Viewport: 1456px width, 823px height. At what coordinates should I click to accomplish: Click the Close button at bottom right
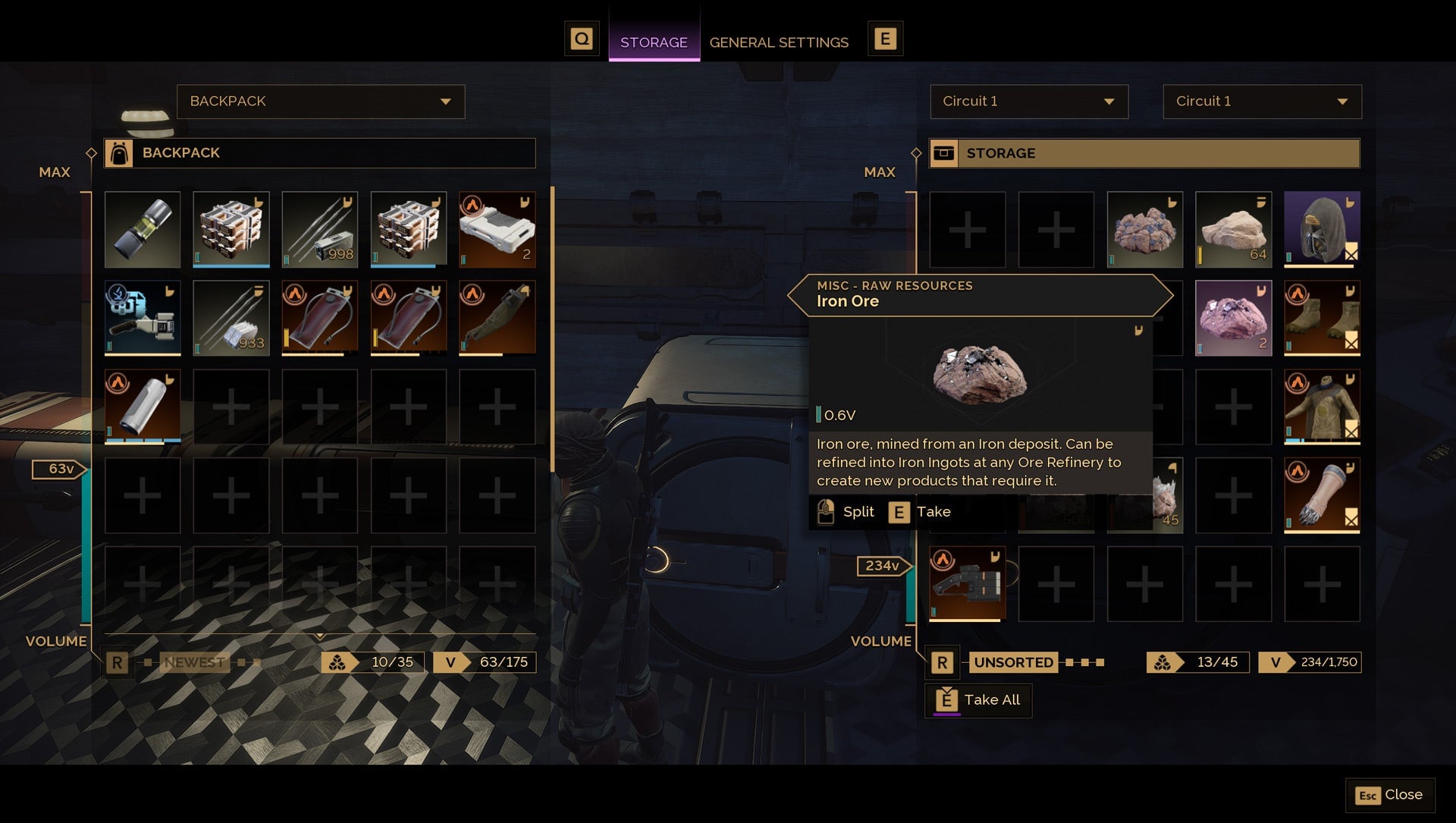pos(1390,795)
